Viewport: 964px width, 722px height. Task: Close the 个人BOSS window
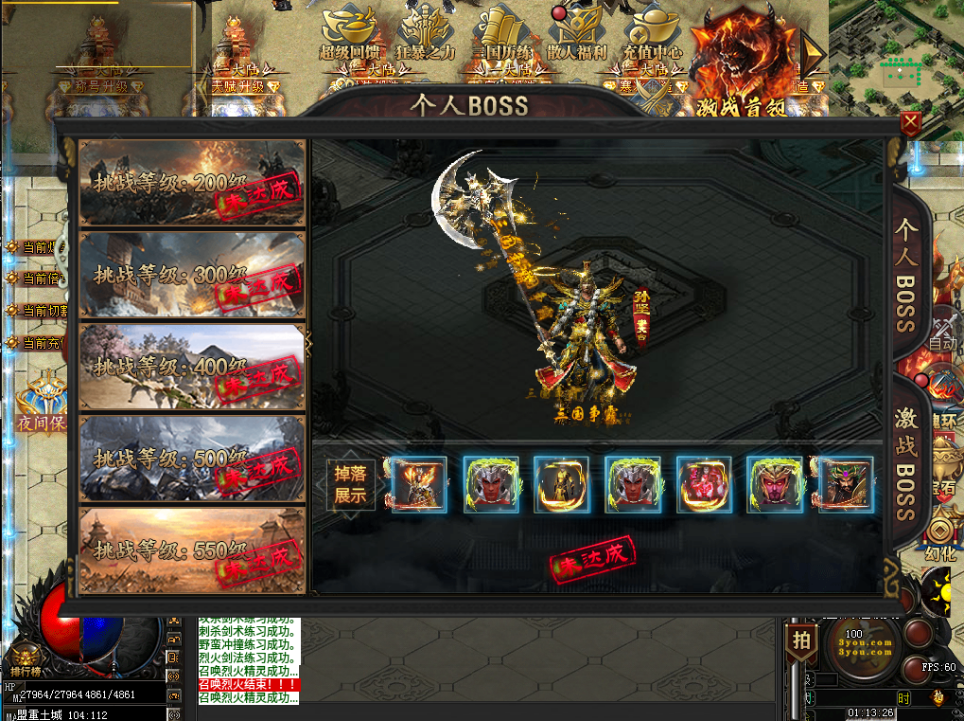click(910, 124)
